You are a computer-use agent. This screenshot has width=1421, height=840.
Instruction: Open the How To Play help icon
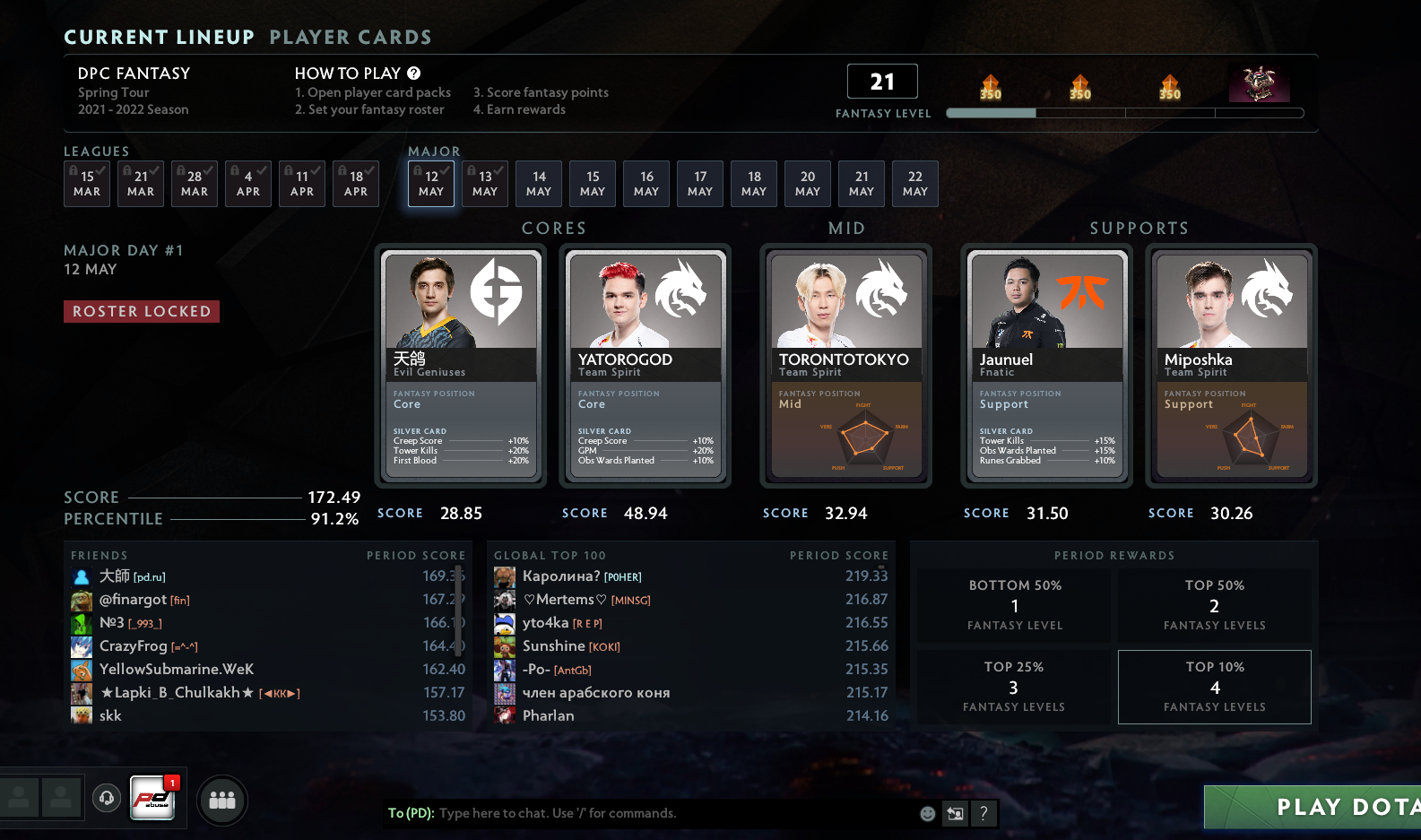pos(413,74)
